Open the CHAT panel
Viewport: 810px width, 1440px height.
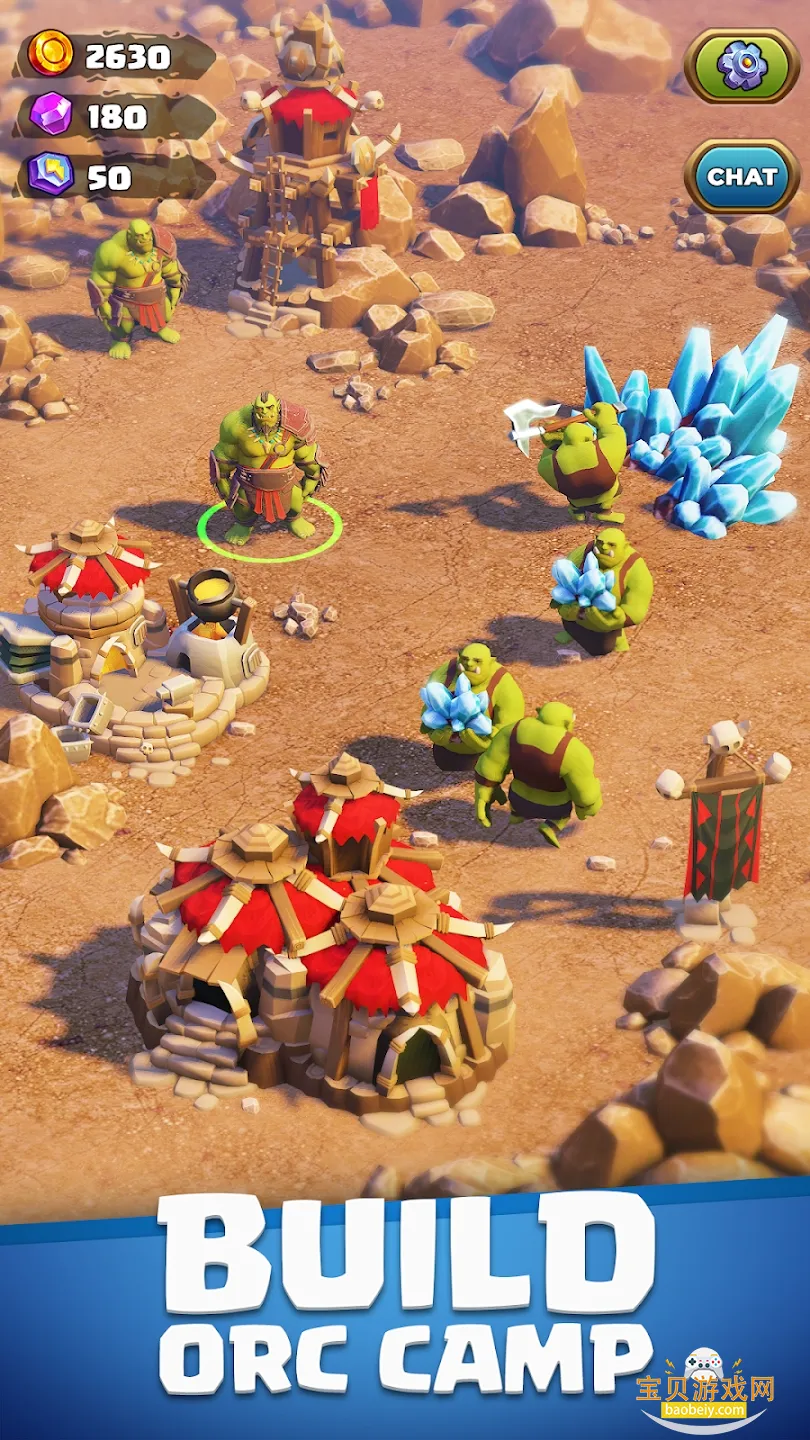(x=741, y=177)
